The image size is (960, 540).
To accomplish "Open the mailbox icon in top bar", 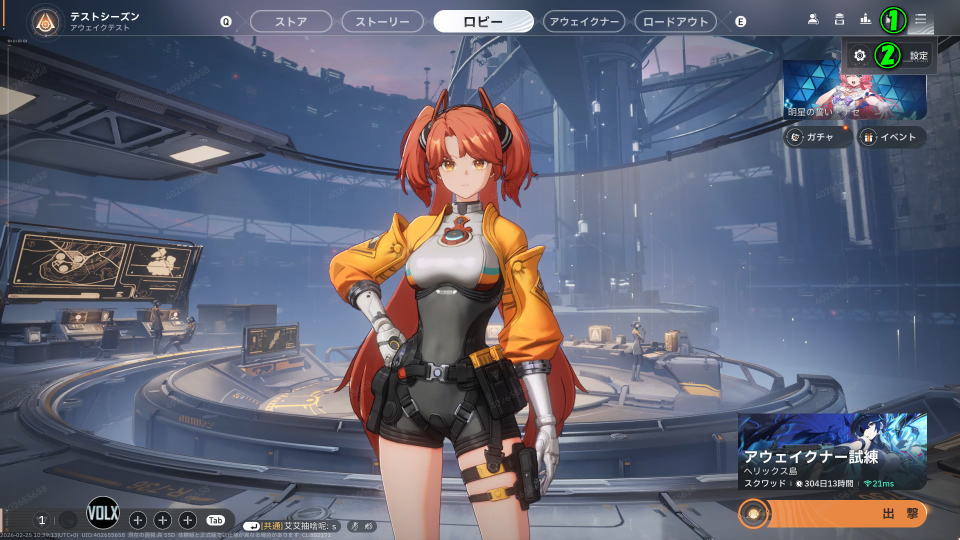I will point(839,19).
